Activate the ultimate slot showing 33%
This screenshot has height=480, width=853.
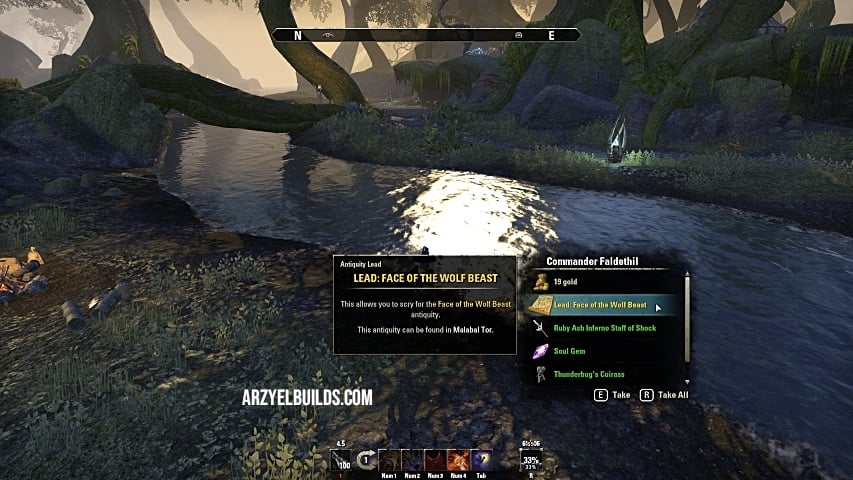click(x=530, y=461)
